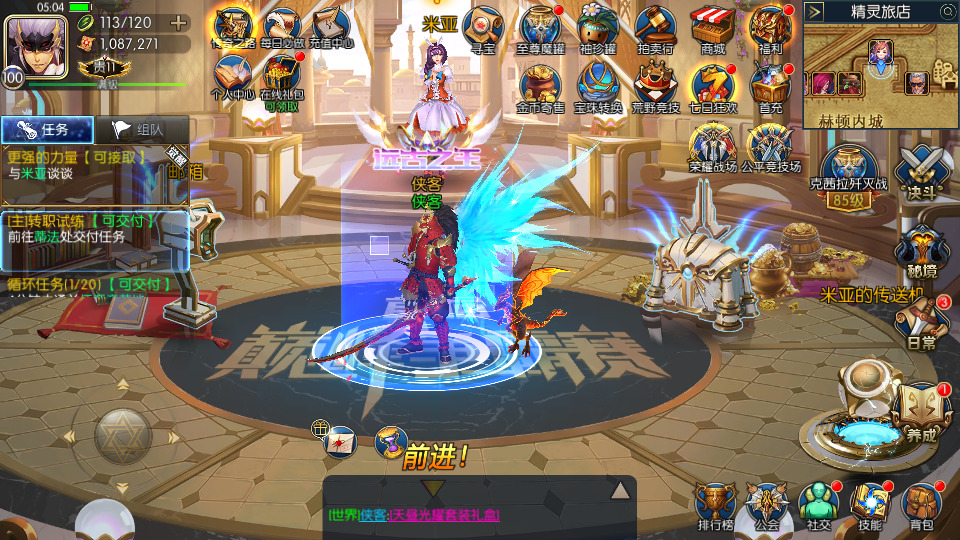Image resolution: width=960 pixels, height=540 pixels.
Task: Add stamina with the plus button
Action: (x=179, y=22)
